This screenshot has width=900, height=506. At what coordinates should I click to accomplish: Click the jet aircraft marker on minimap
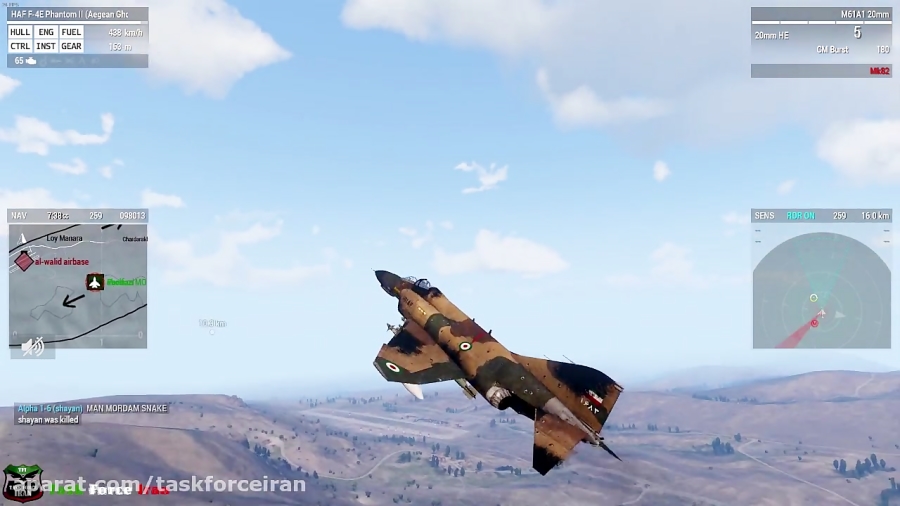click(x=95, y=282)
